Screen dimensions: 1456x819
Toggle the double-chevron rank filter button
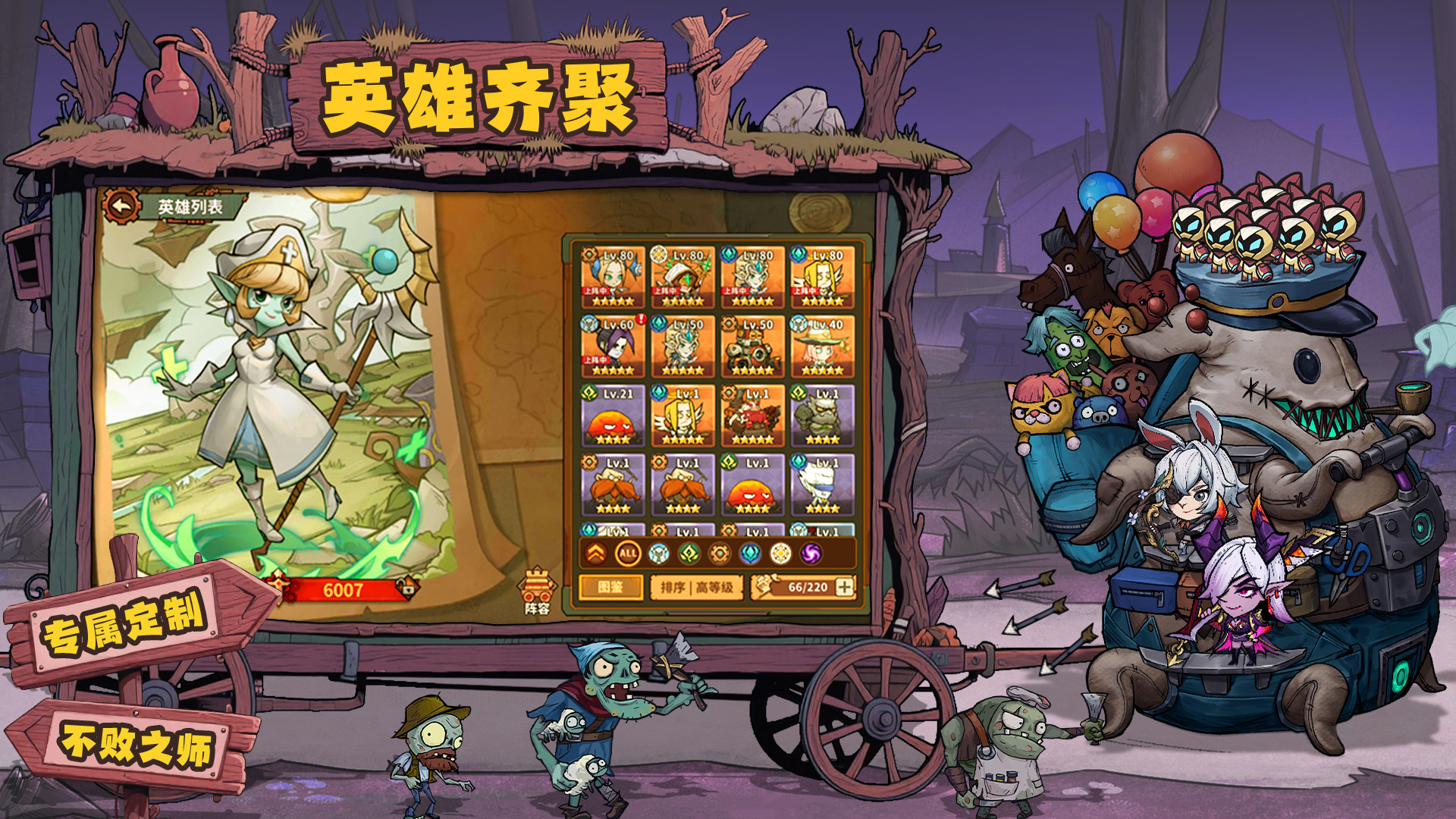pos(596,552)
